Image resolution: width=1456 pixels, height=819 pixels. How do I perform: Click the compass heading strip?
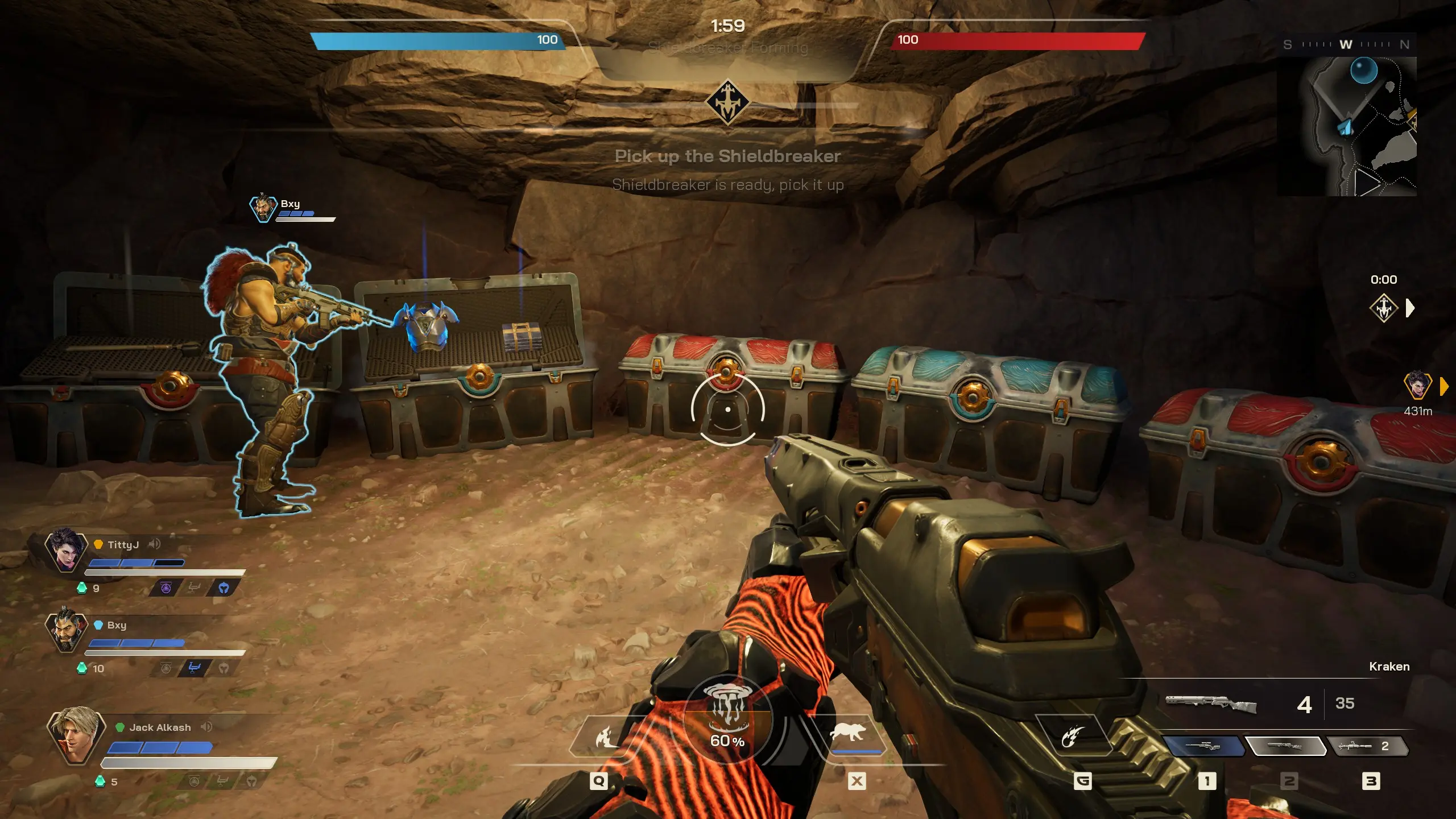(x=1346, y=44)
